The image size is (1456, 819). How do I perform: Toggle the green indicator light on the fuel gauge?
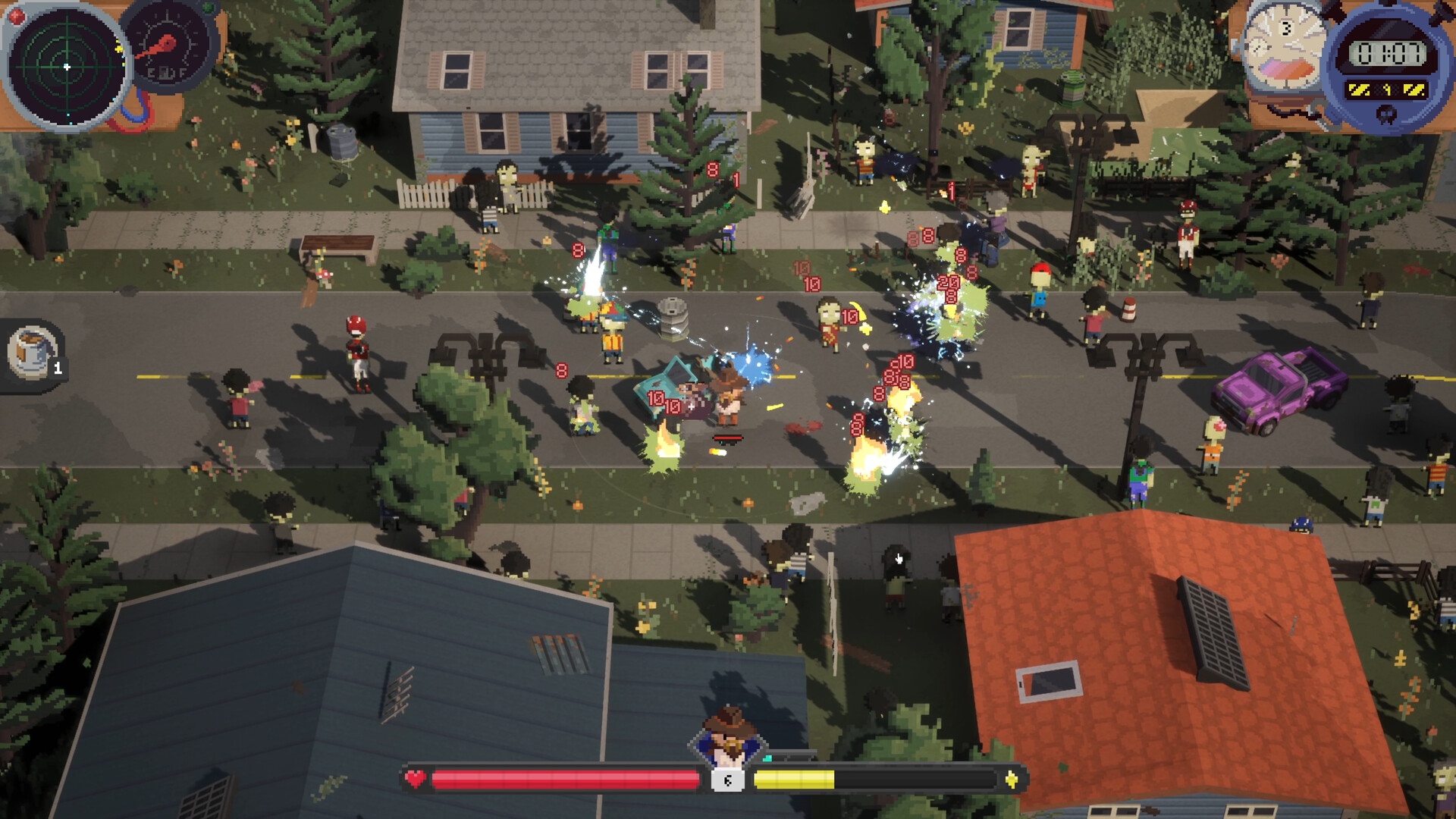(x=208, y=7)
